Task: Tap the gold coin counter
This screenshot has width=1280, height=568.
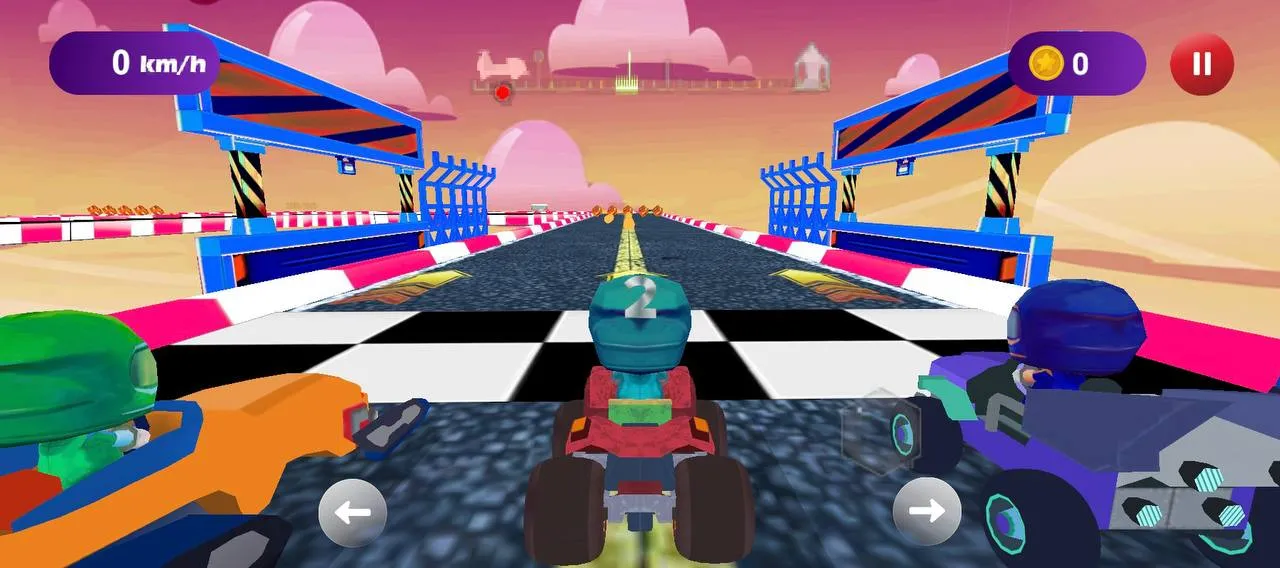Action: click(x=1076, y=64)
